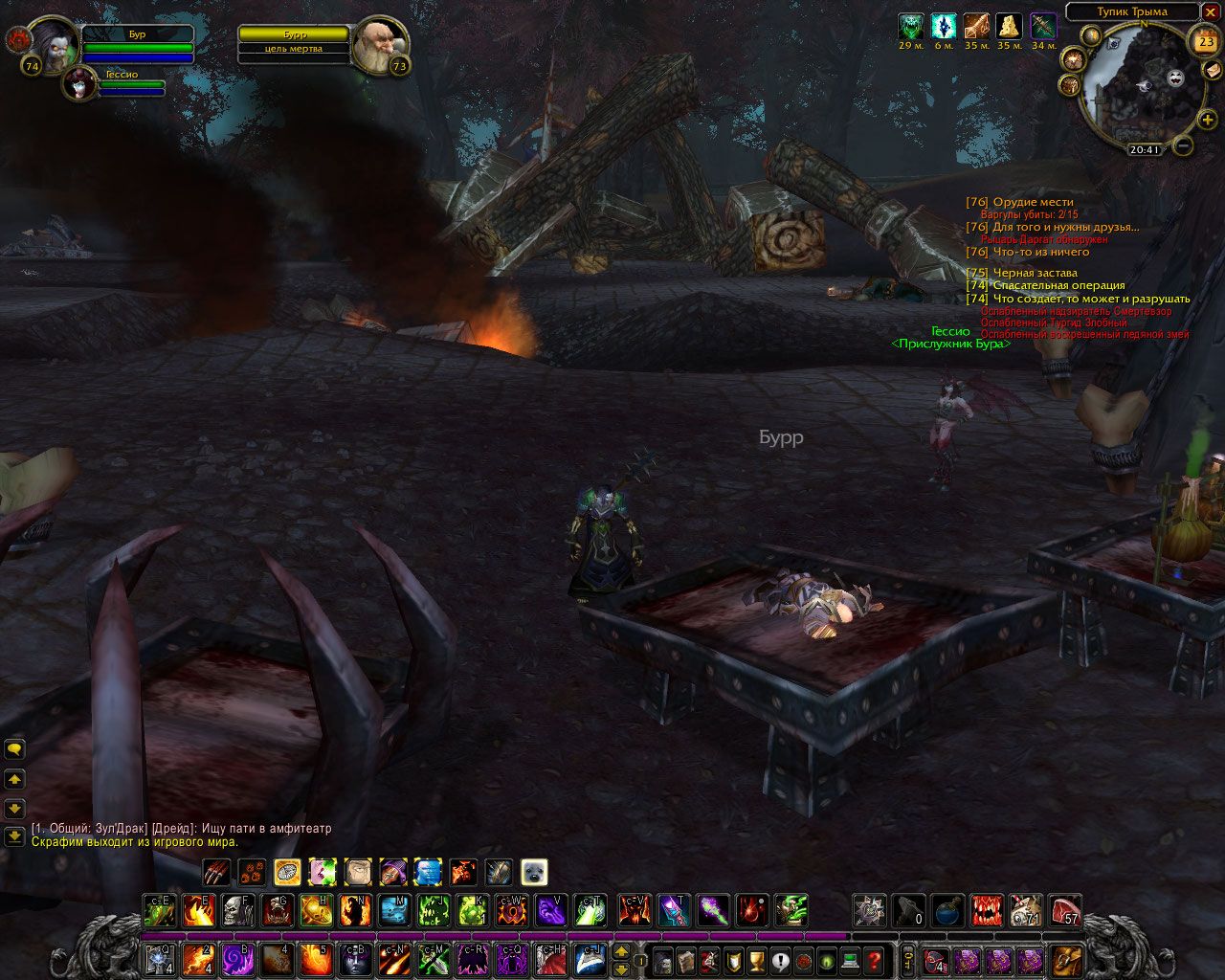1225x980 pixels.
Task: Activate the purple swirl spell bound to B
Action: tap(235, 959)
